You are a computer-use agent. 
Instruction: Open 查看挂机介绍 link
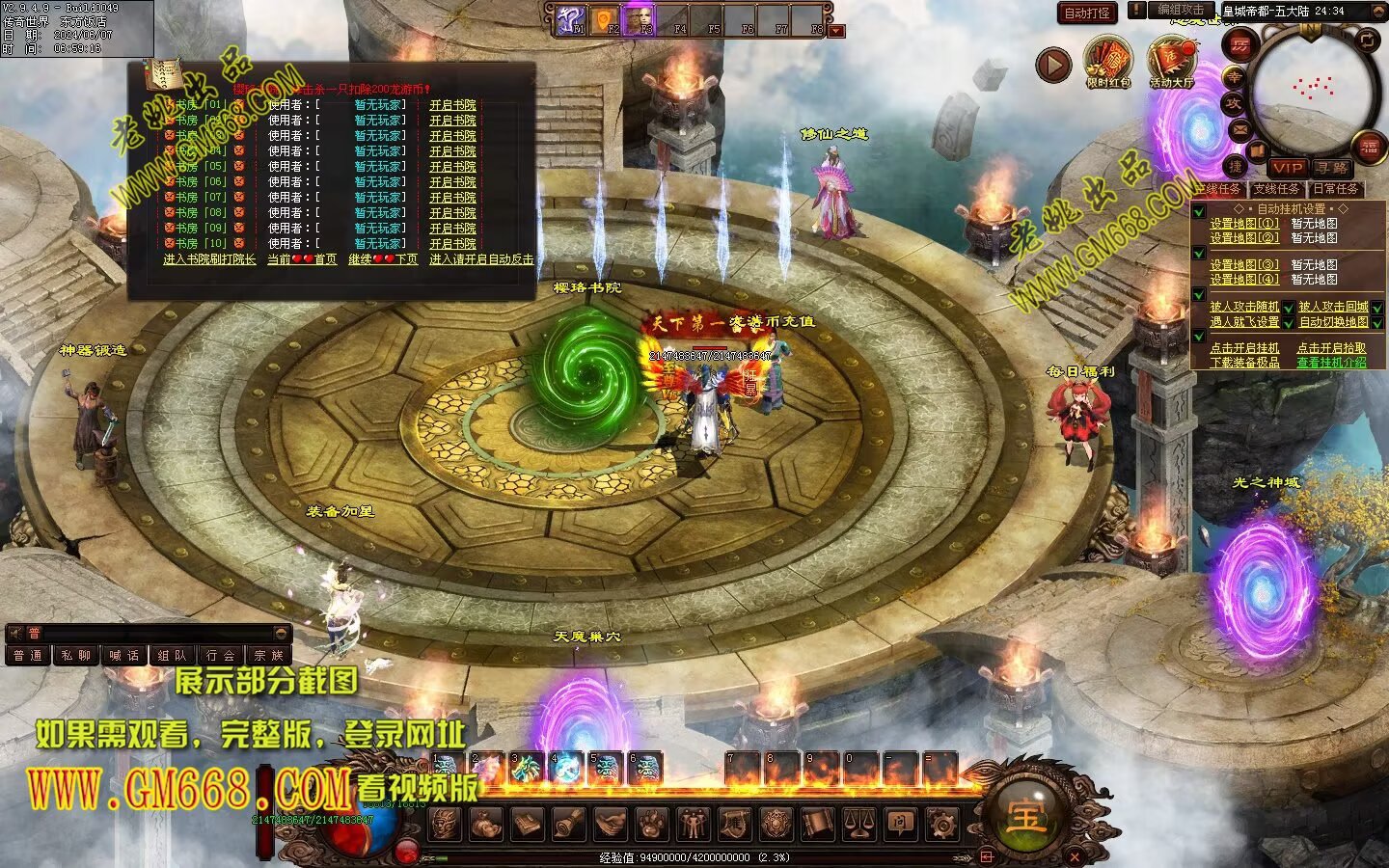point(1331,363)
